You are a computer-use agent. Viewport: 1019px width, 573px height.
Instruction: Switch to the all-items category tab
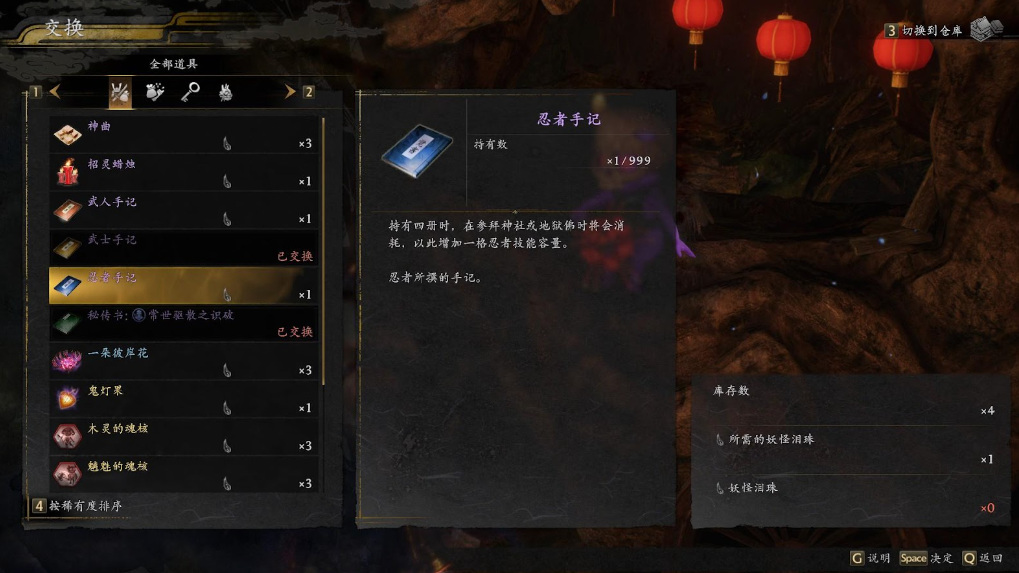click(x=120, y=93)
